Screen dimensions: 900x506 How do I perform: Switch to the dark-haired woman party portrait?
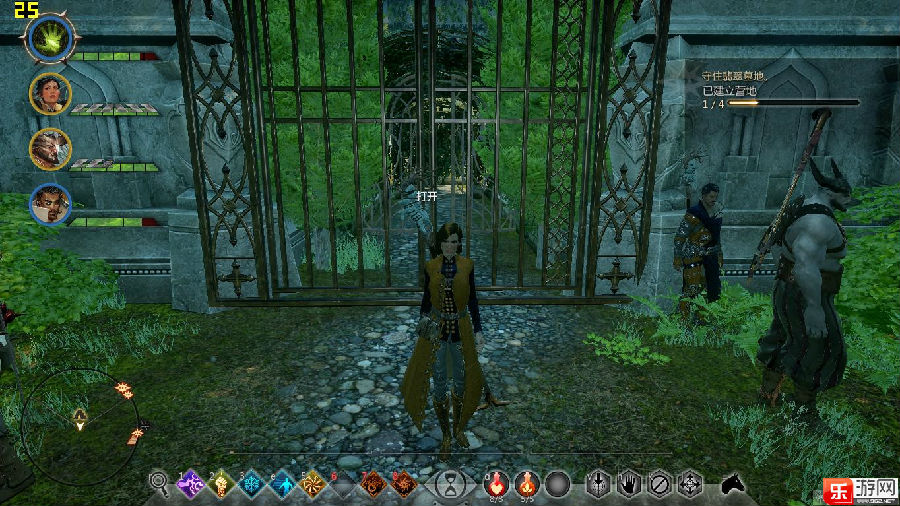pos(49,93)
